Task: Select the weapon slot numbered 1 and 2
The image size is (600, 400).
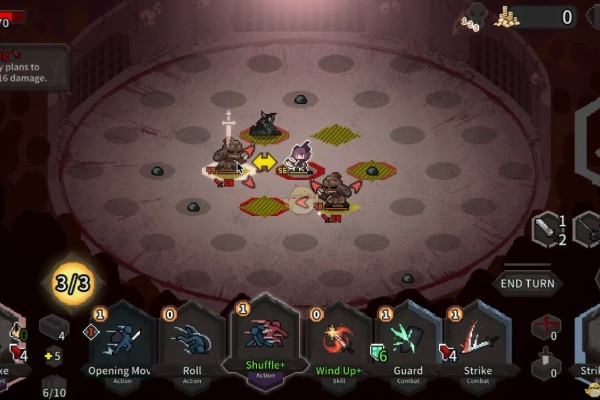Action: 549,229
